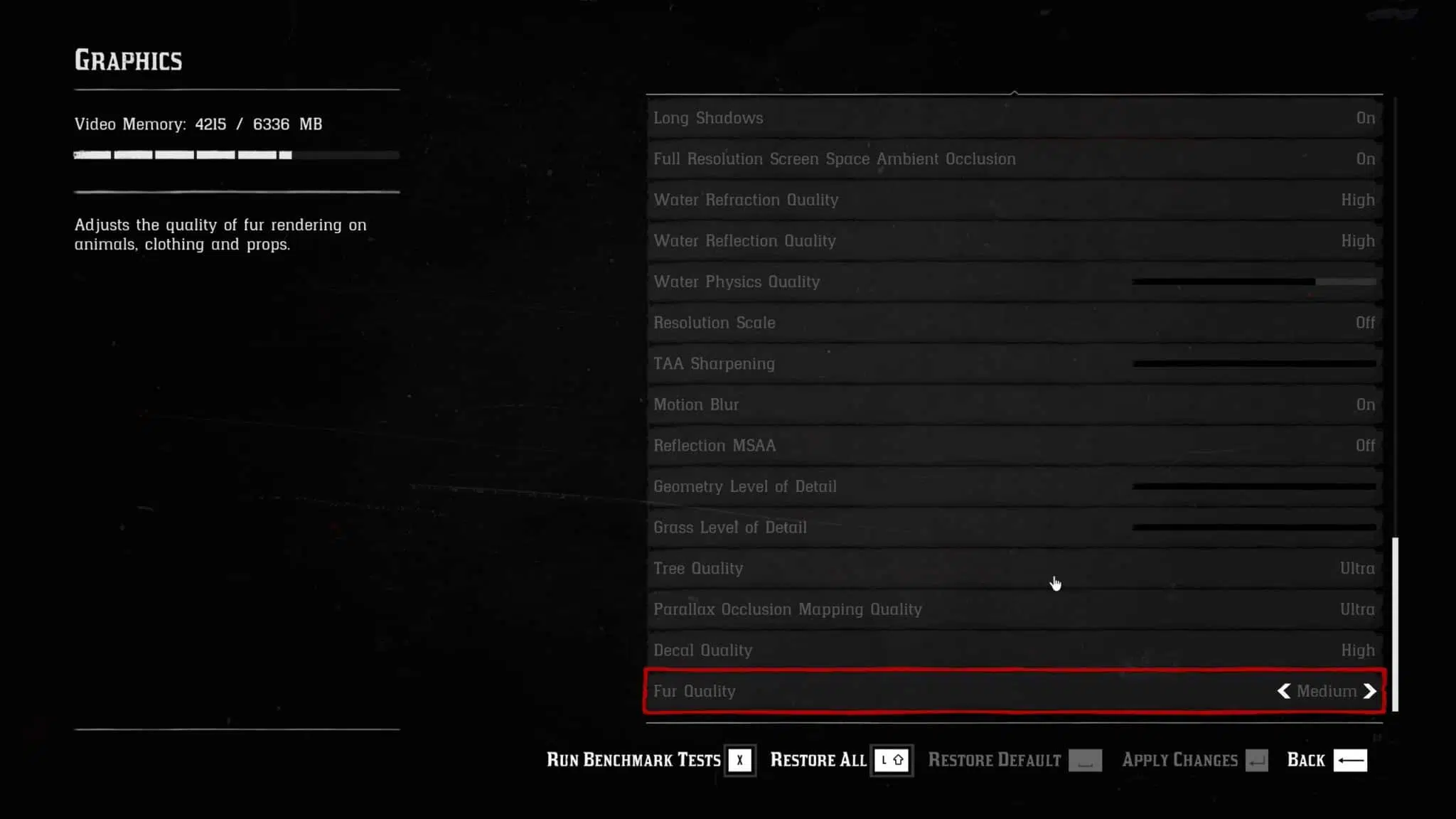
Task: Click the backspace arrow icon to go back
Action: (1351, 759)
